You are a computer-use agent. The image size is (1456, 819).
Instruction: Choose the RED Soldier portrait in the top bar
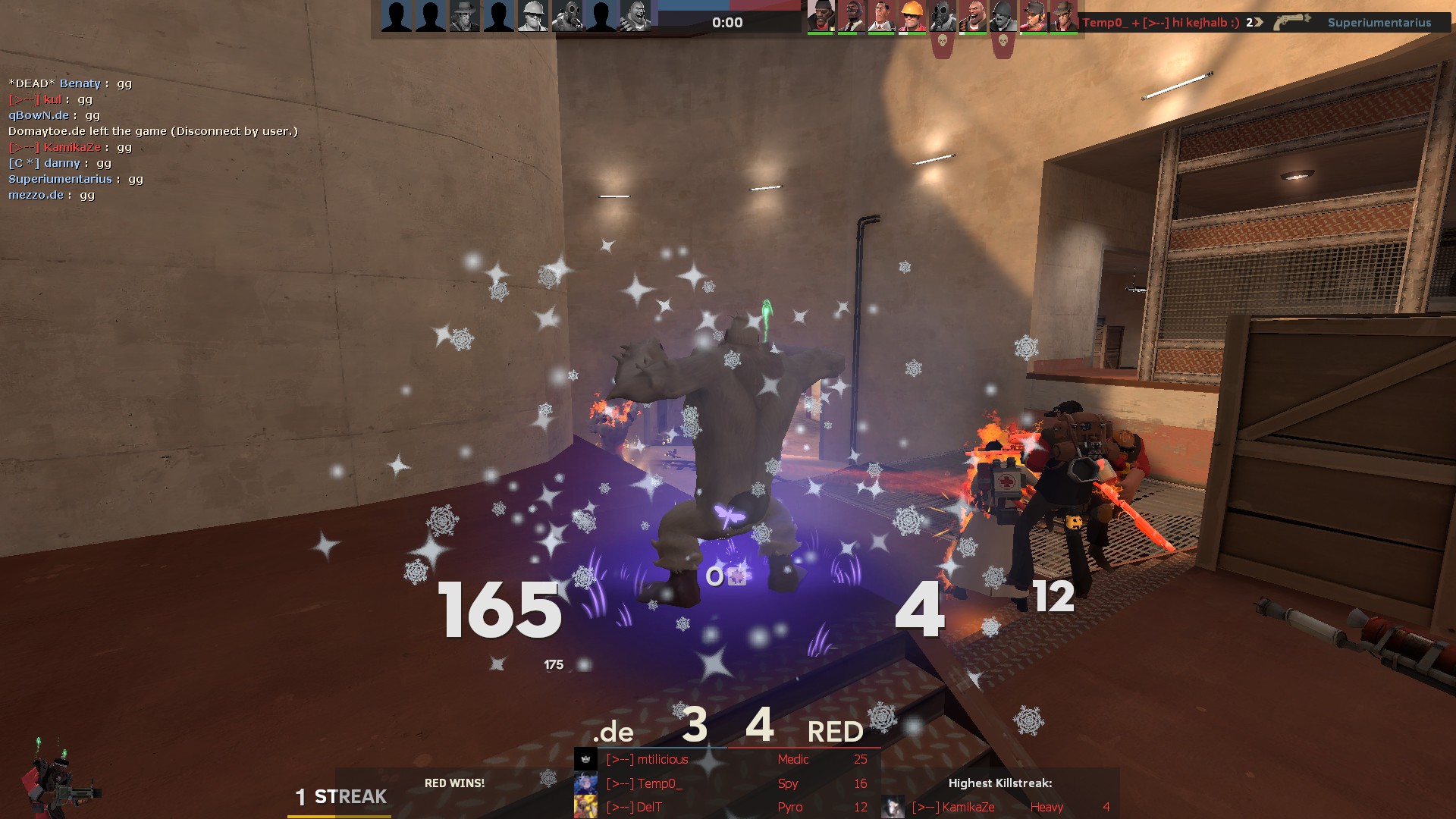click(x=1003, y=17)
